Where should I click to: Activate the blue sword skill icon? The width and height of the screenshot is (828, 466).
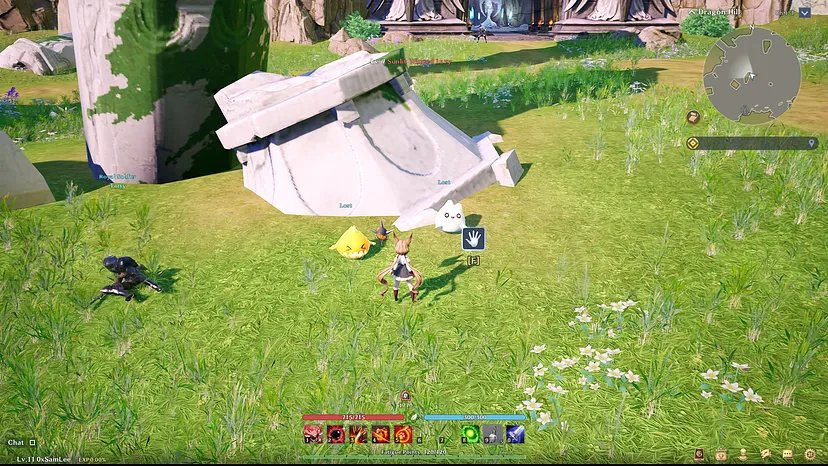515,434
